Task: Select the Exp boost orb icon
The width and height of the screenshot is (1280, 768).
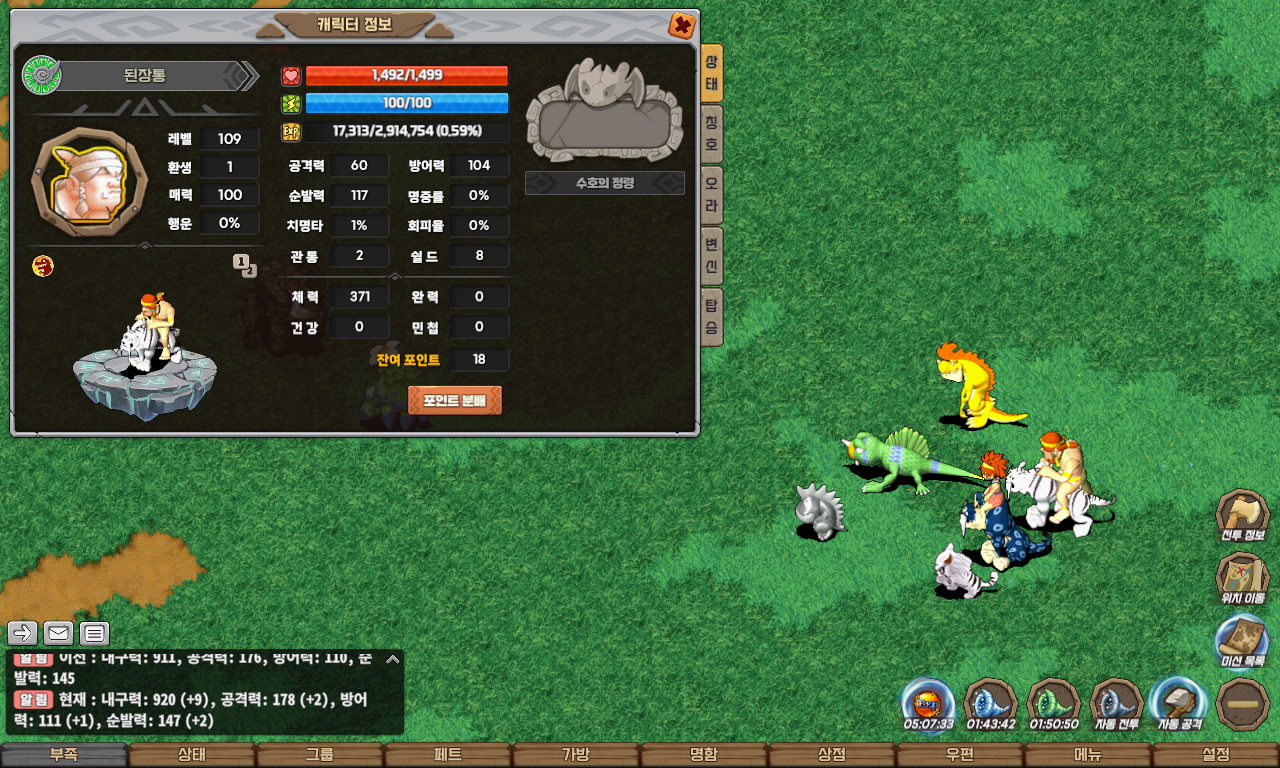Action: point(928,703)
